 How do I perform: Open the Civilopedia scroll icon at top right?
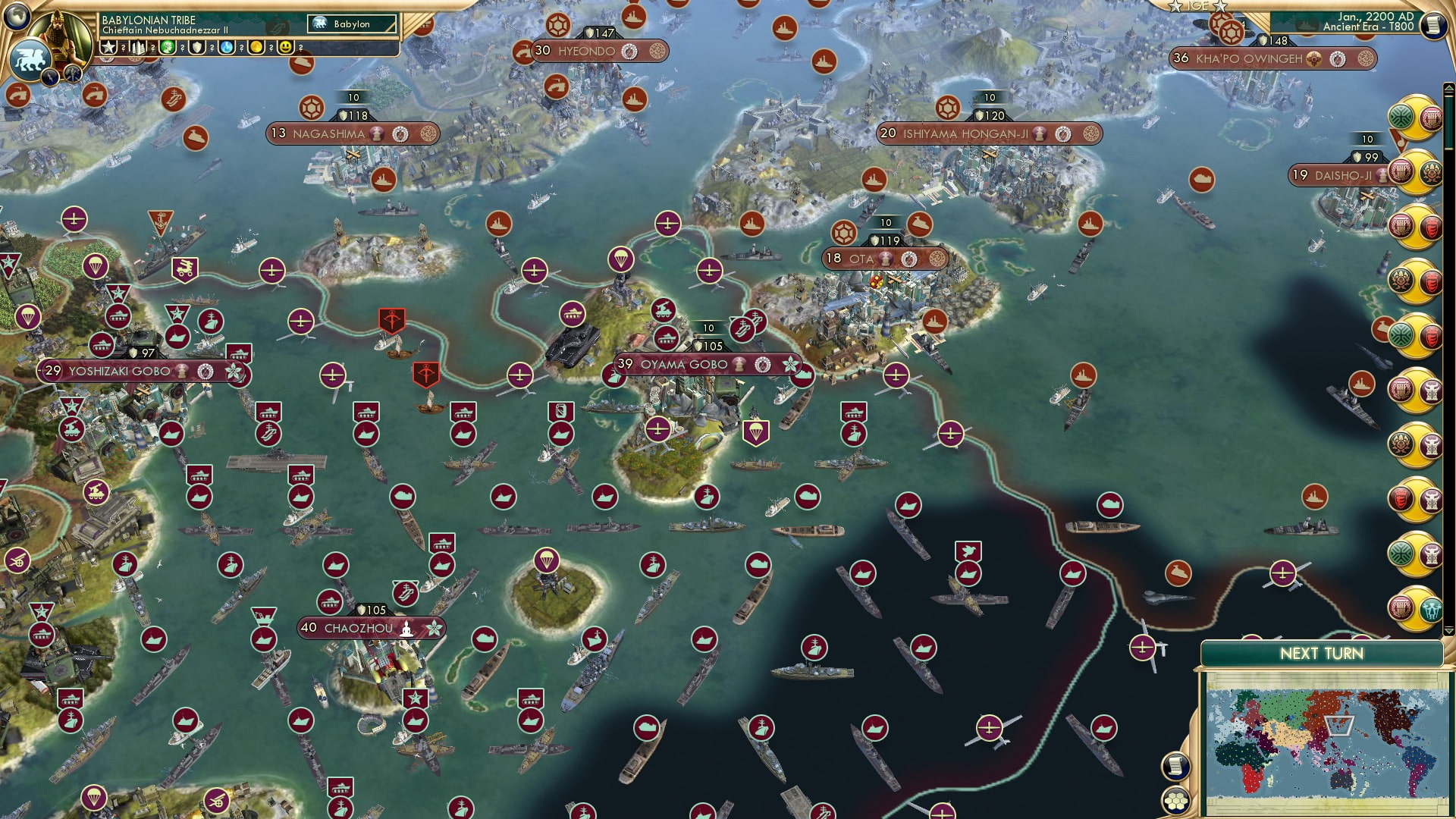coord(1434,25)
